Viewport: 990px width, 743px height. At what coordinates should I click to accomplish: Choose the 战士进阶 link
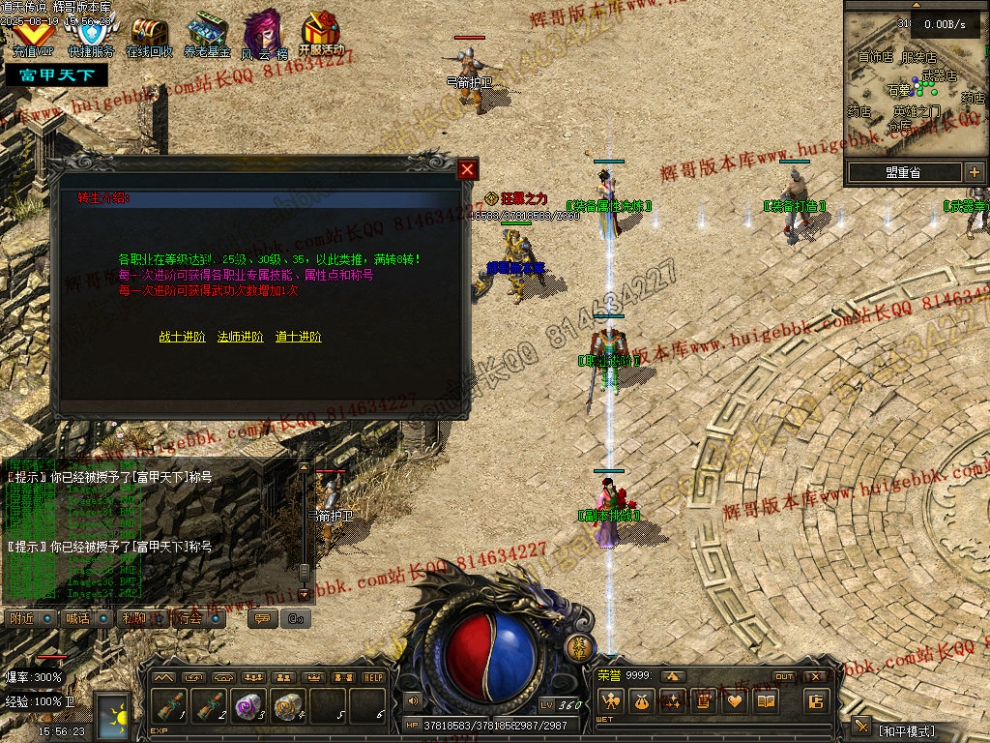tap(182, 337)
